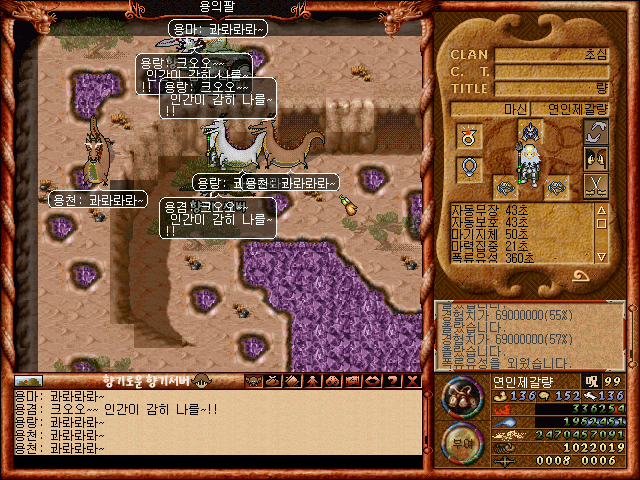Click the buff list down arrow

[602, 257]
